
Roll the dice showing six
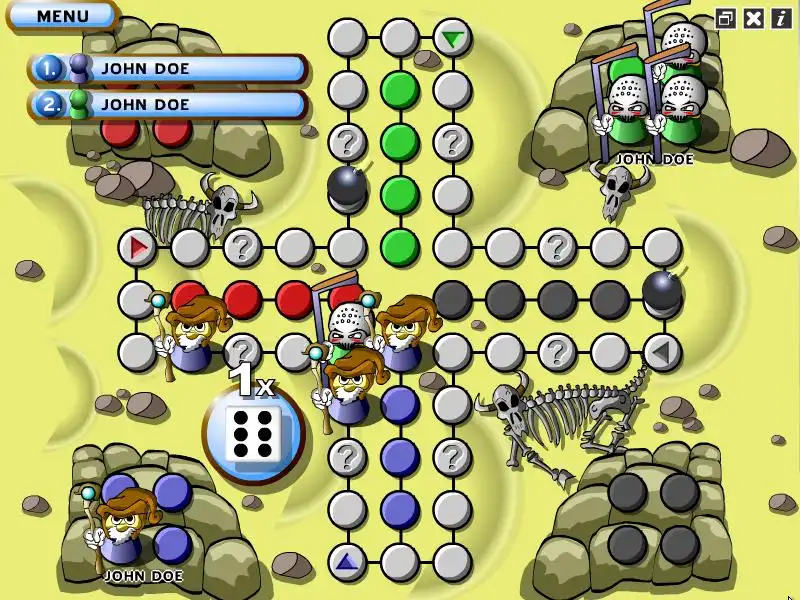coord(253,433)
